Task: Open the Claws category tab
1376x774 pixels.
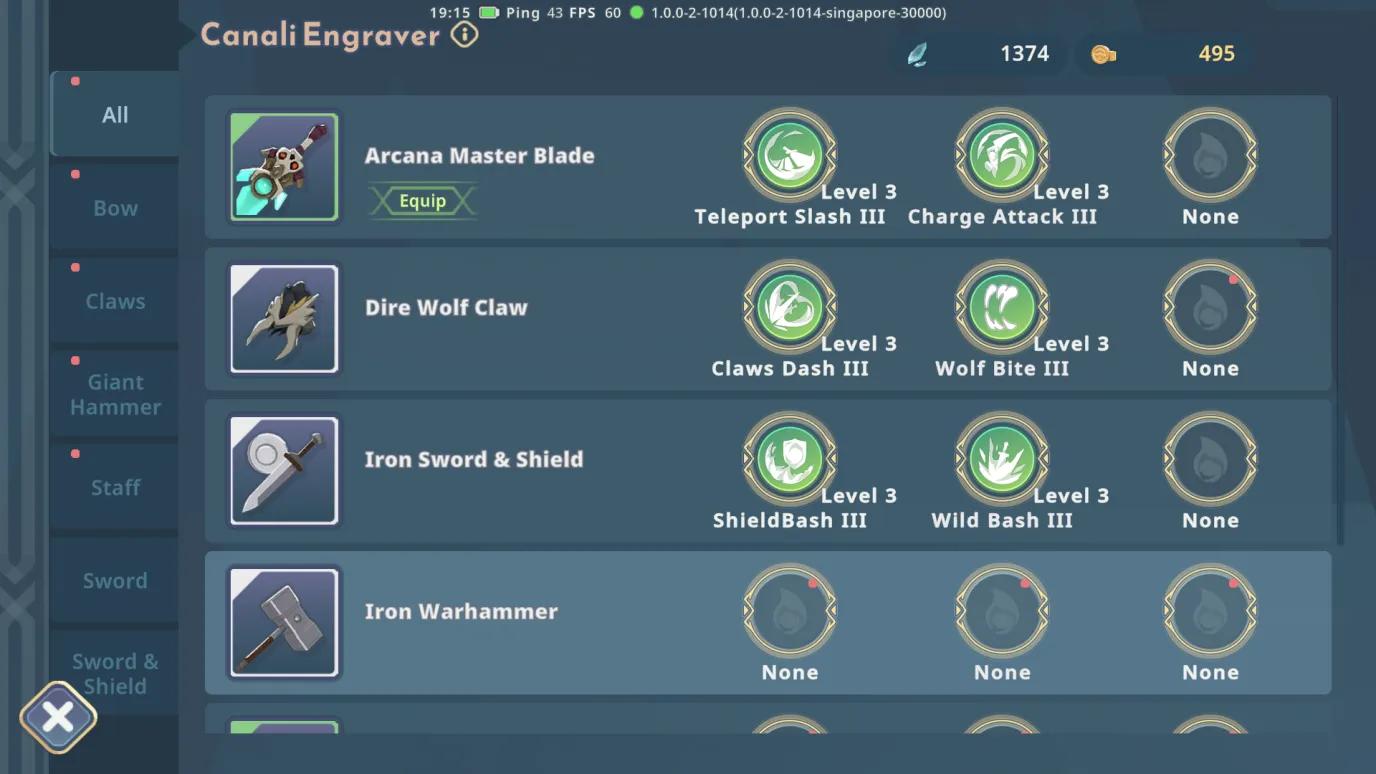Action: [x=115, y=301]
